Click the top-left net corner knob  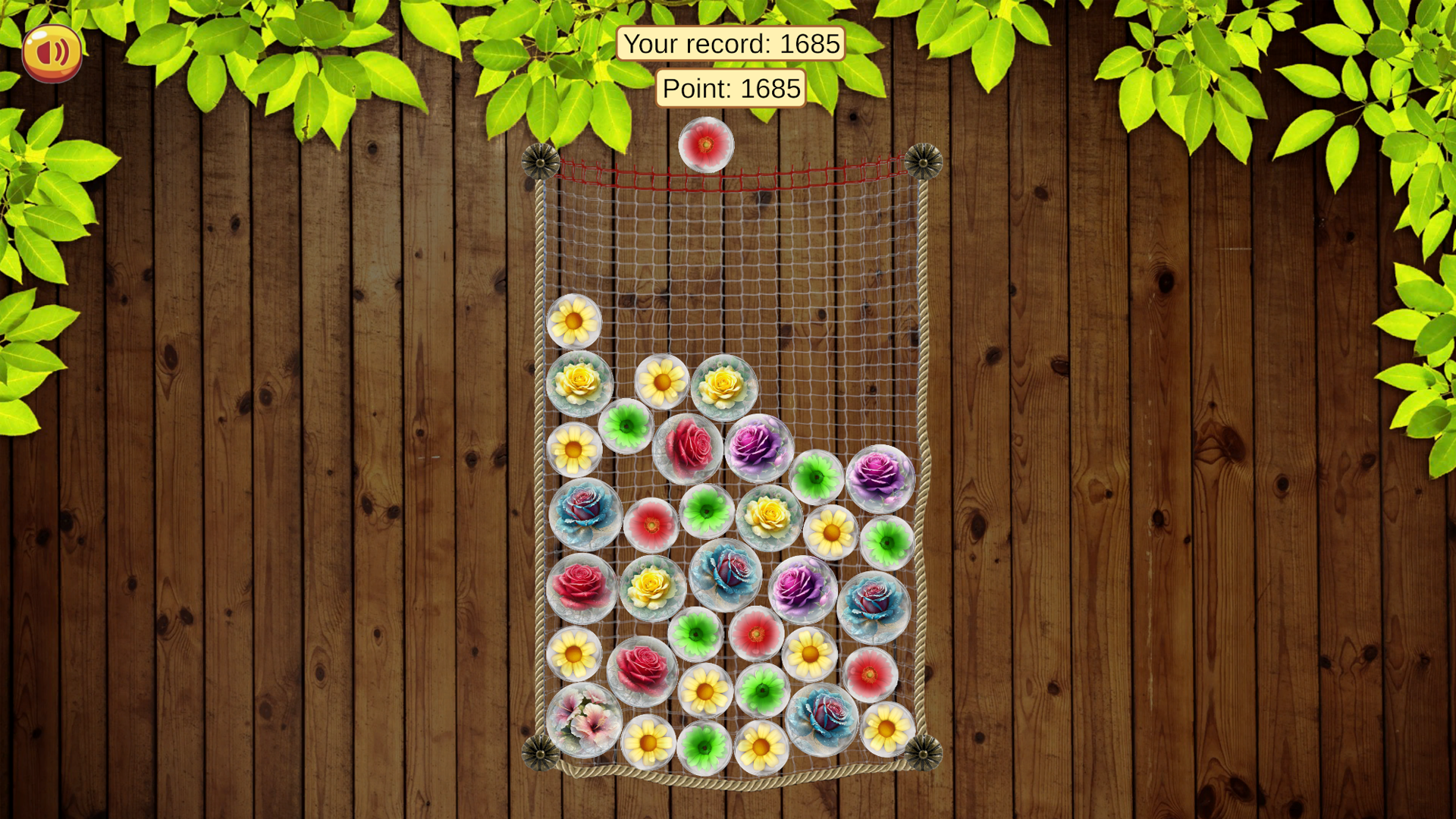point(542,163)
